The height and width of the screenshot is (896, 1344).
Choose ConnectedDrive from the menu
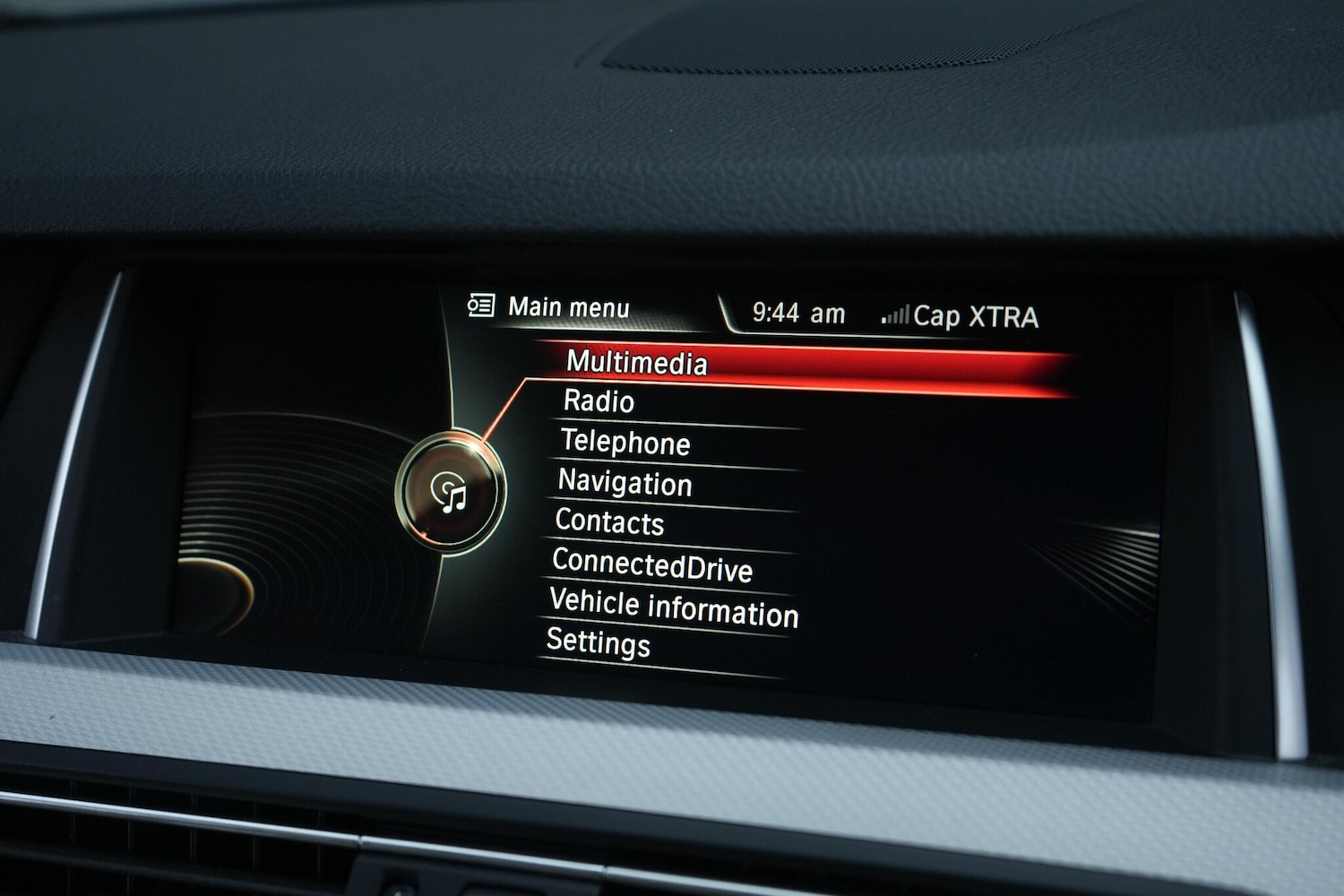coord(652,565)
